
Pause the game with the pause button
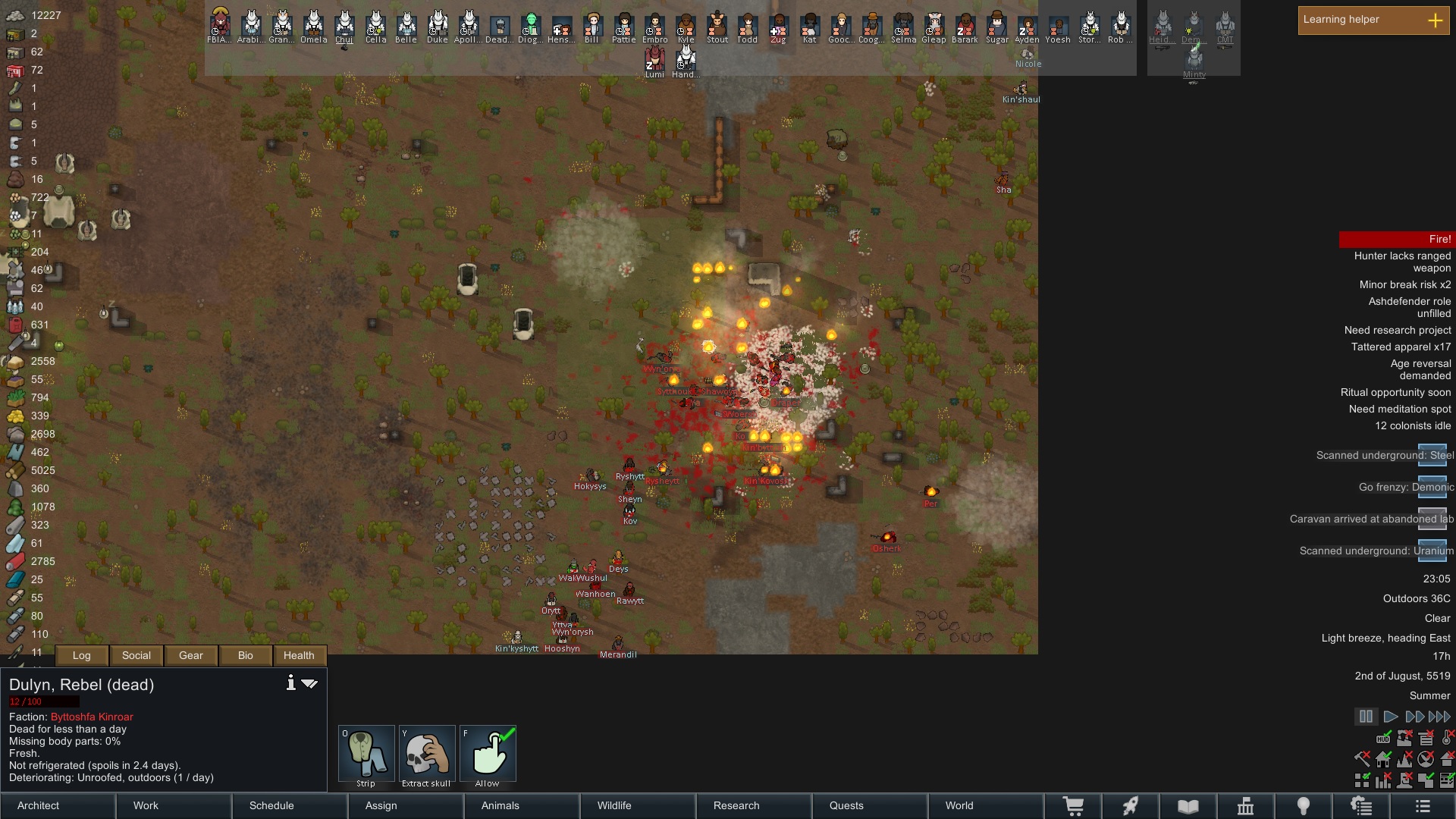1366,717
